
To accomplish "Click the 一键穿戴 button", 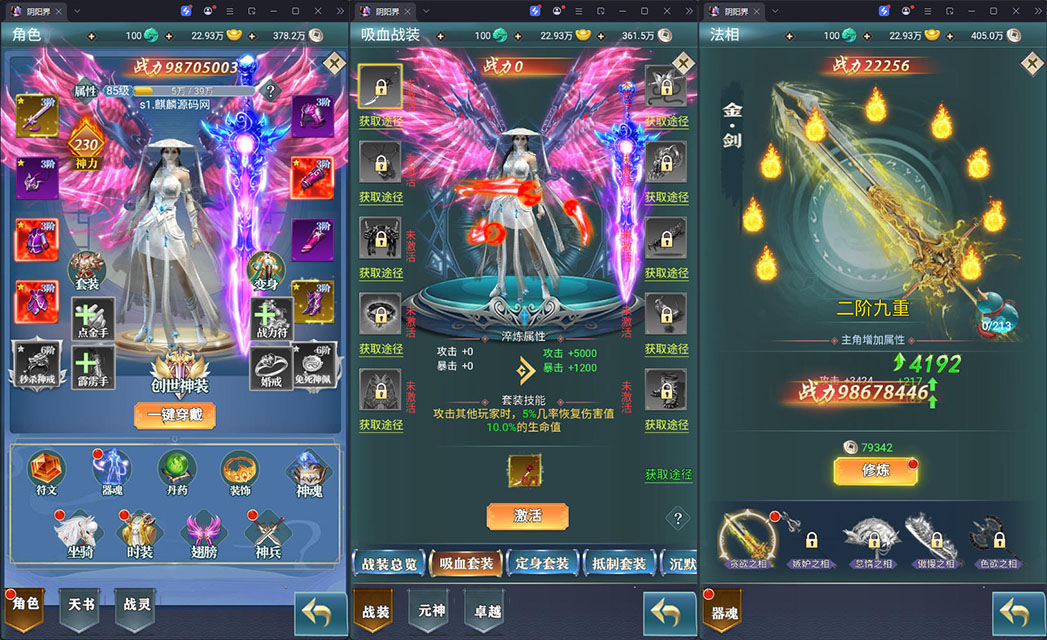I will (174, 415).
